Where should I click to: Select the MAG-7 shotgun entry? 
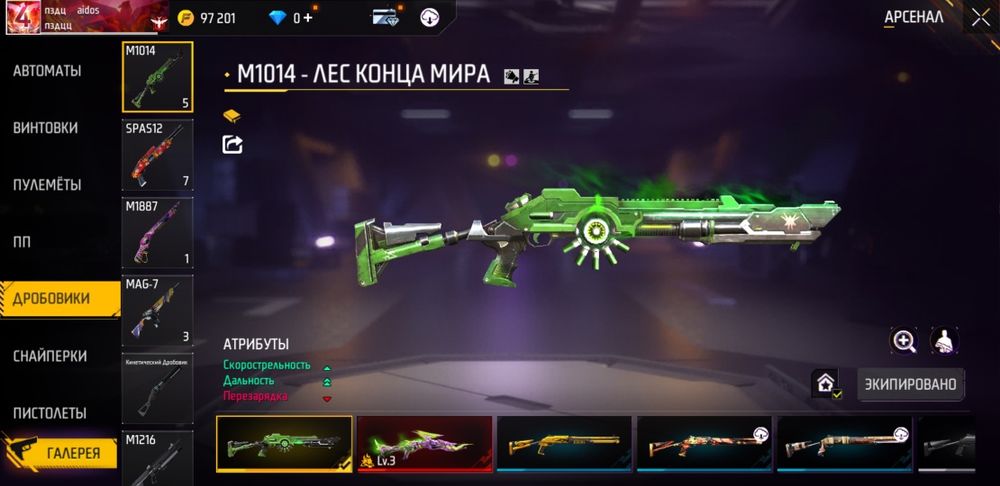tap(157, 310)
